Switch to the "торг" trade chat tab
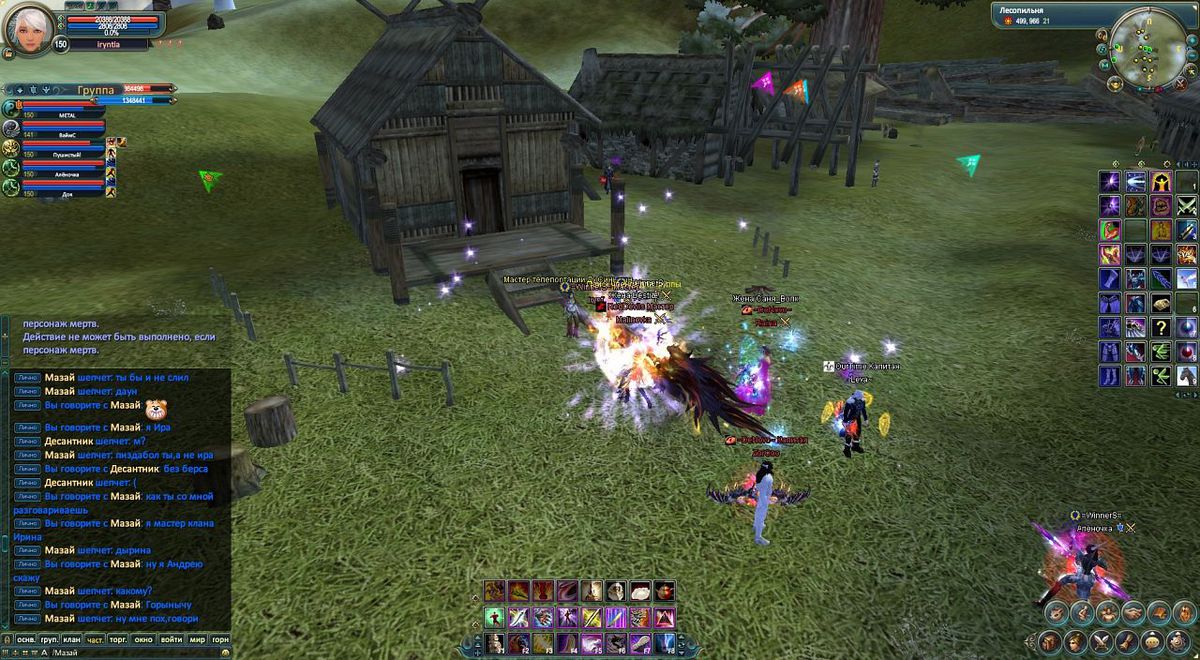This screenshot has width=1200, height=660. 119,638
